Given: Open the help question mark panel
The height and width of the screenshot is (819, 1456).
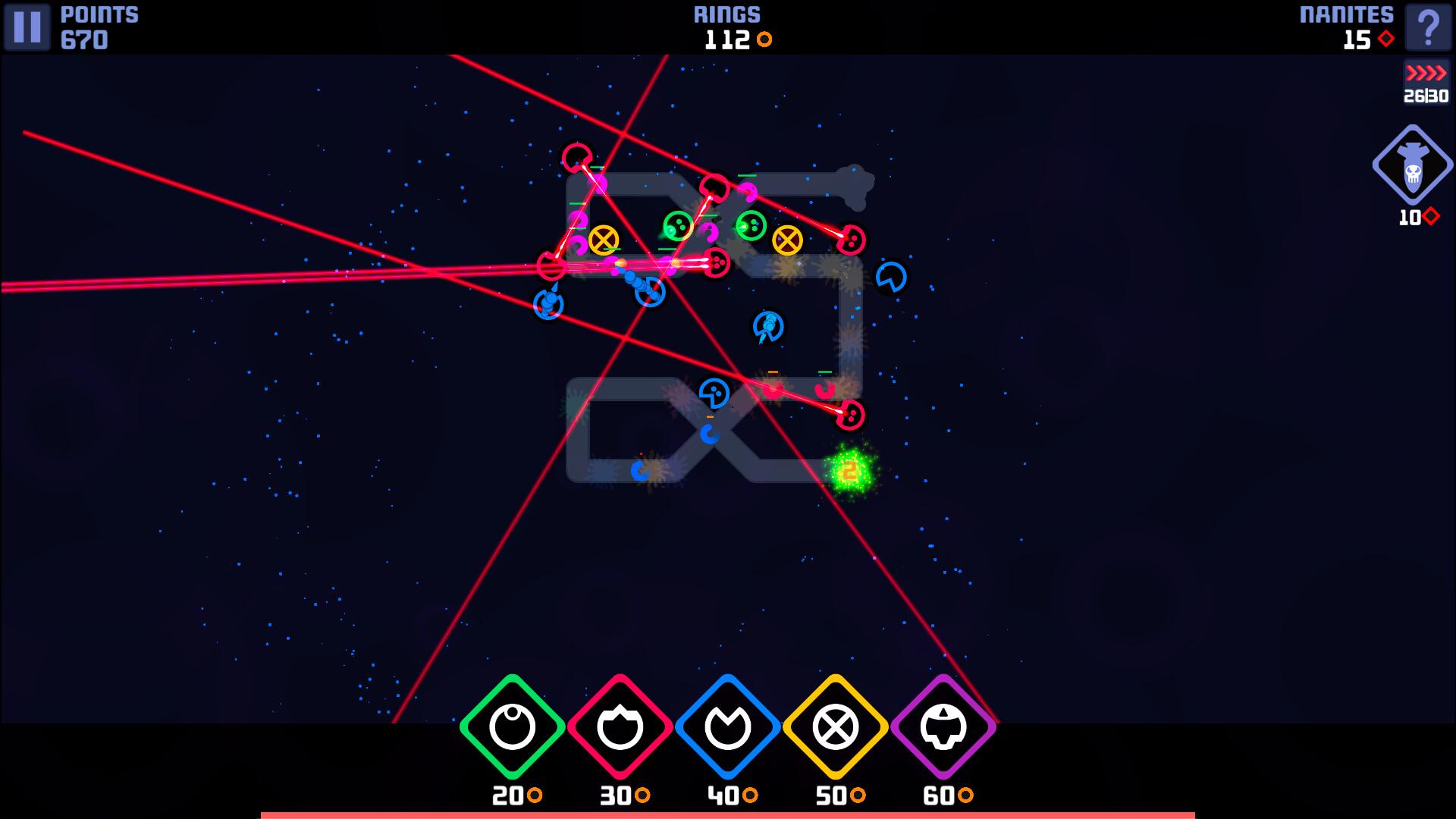Looking at the screenshot, I should pyautogui.click(x=1429, y=28).
